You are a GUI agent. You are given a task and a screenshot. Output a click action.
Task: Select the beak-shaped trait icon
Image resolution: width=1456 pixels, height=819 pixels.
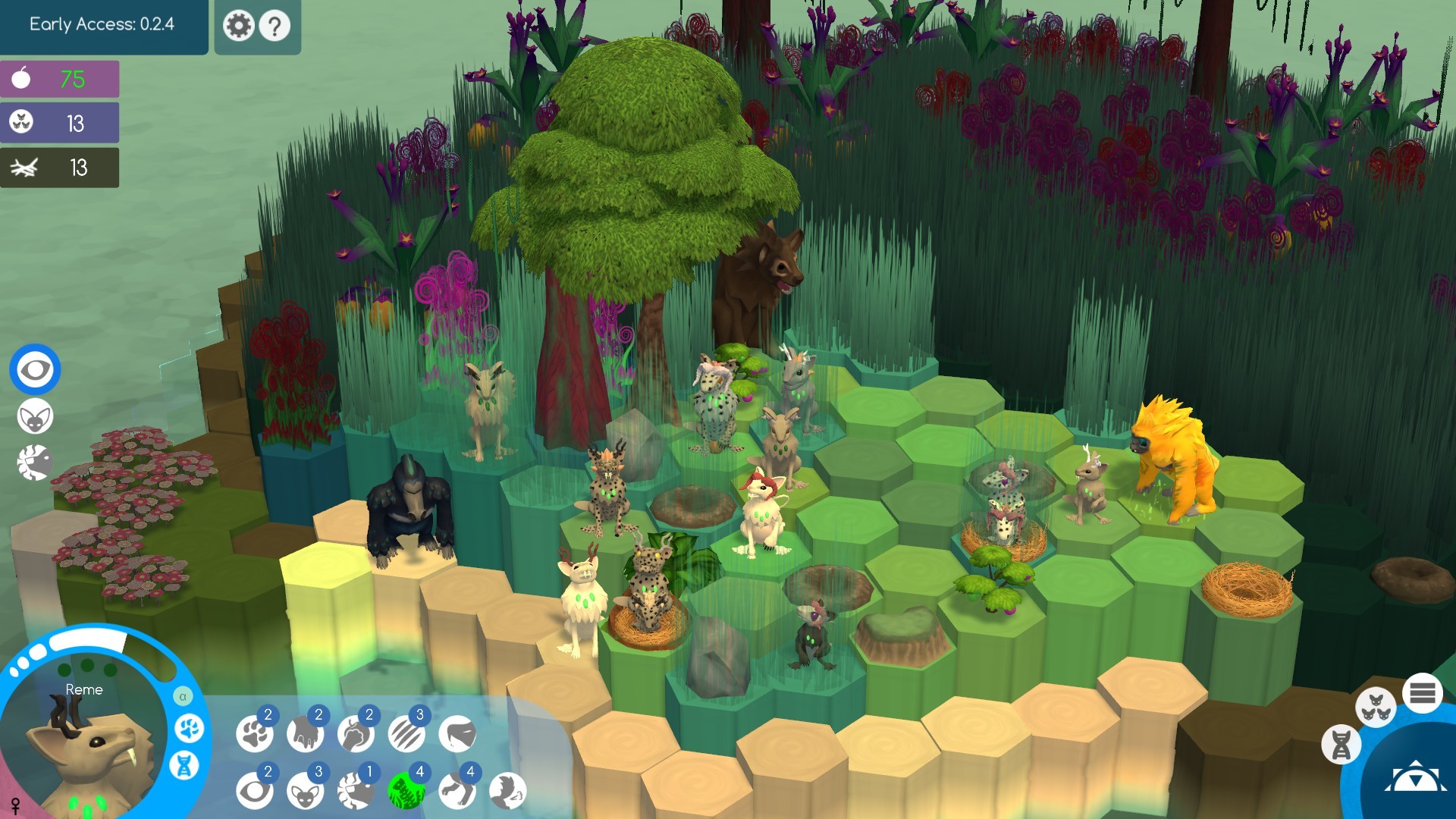457,734
